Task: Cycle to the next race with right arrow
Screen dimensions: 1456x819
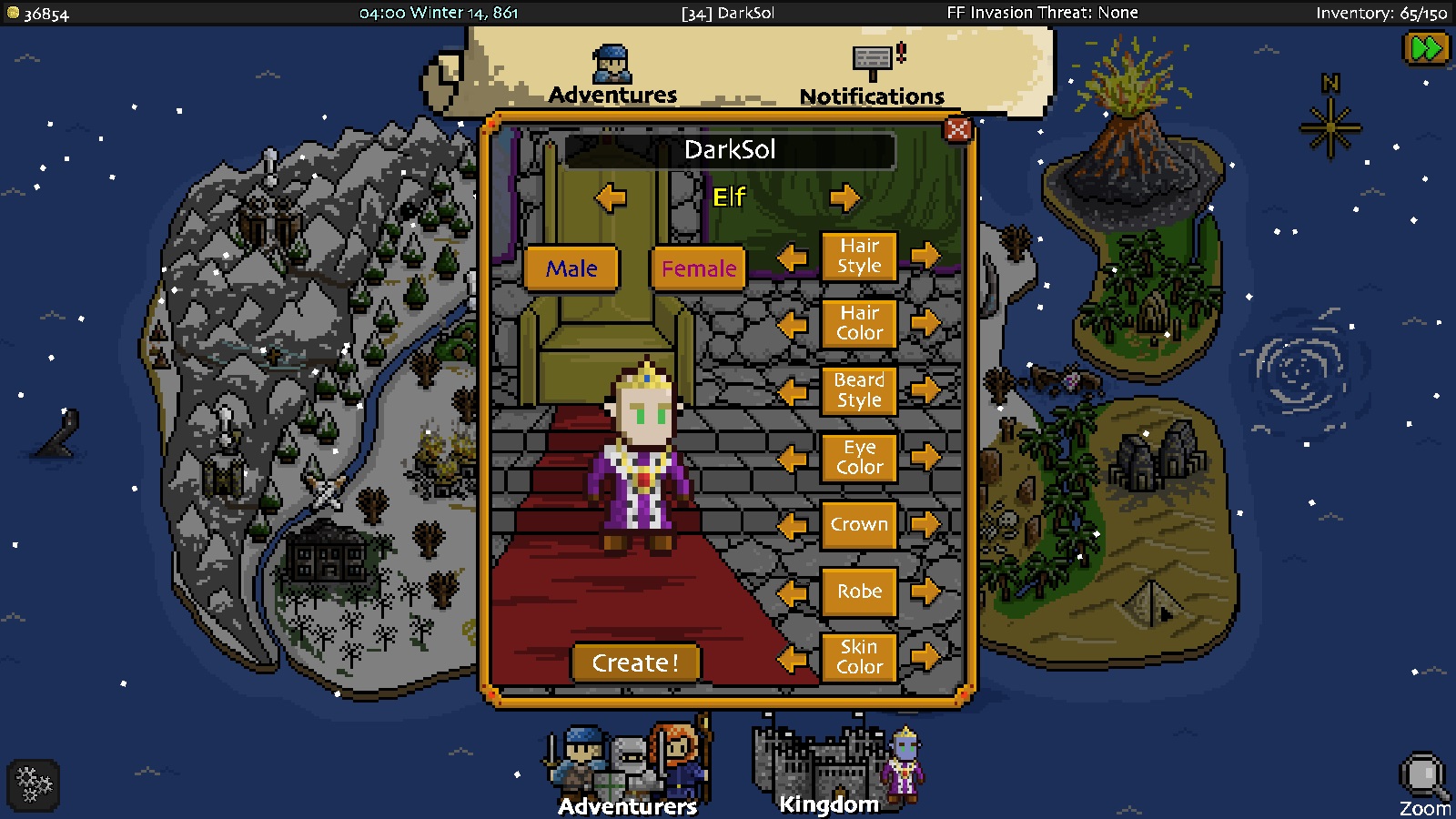Action: [x=846, y=197]
